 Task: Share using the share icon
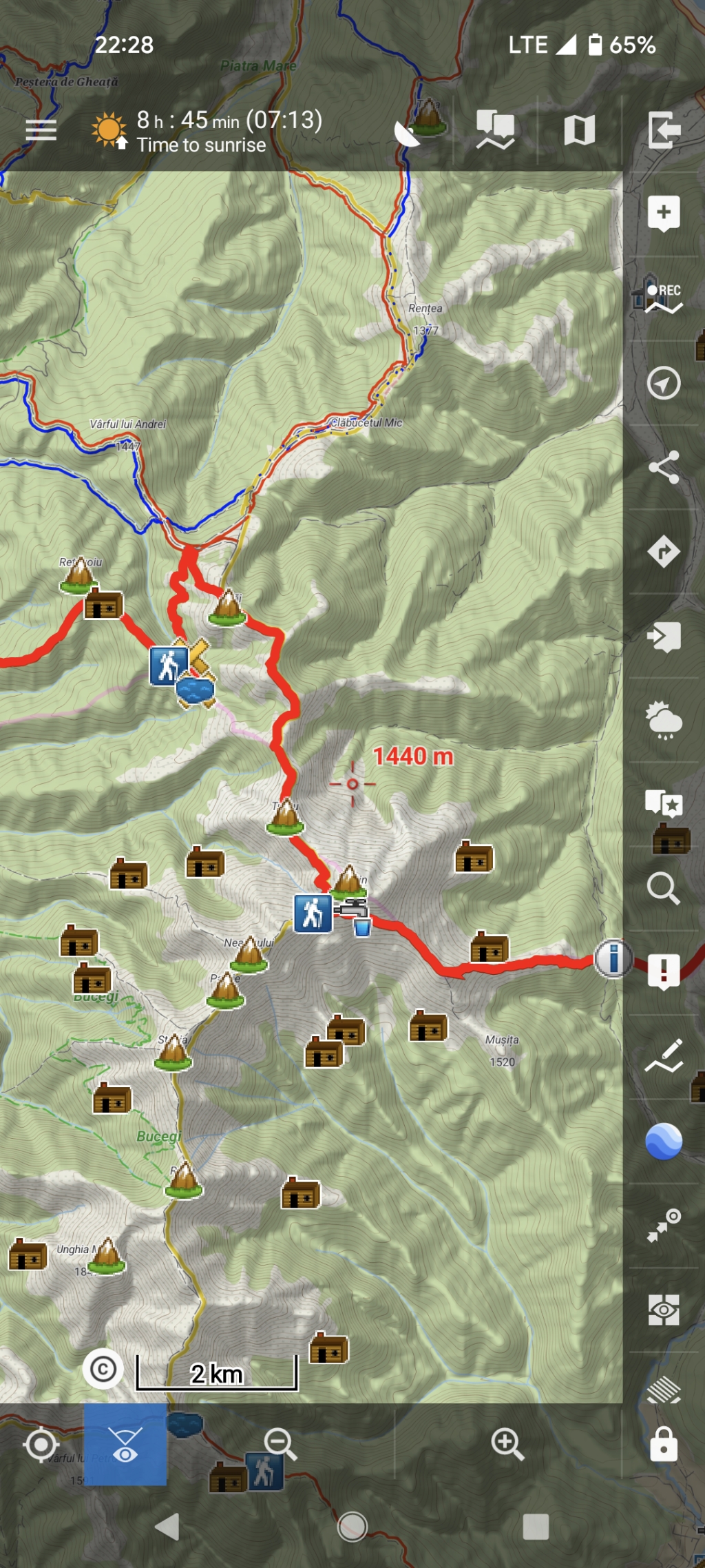click(664, 468)
